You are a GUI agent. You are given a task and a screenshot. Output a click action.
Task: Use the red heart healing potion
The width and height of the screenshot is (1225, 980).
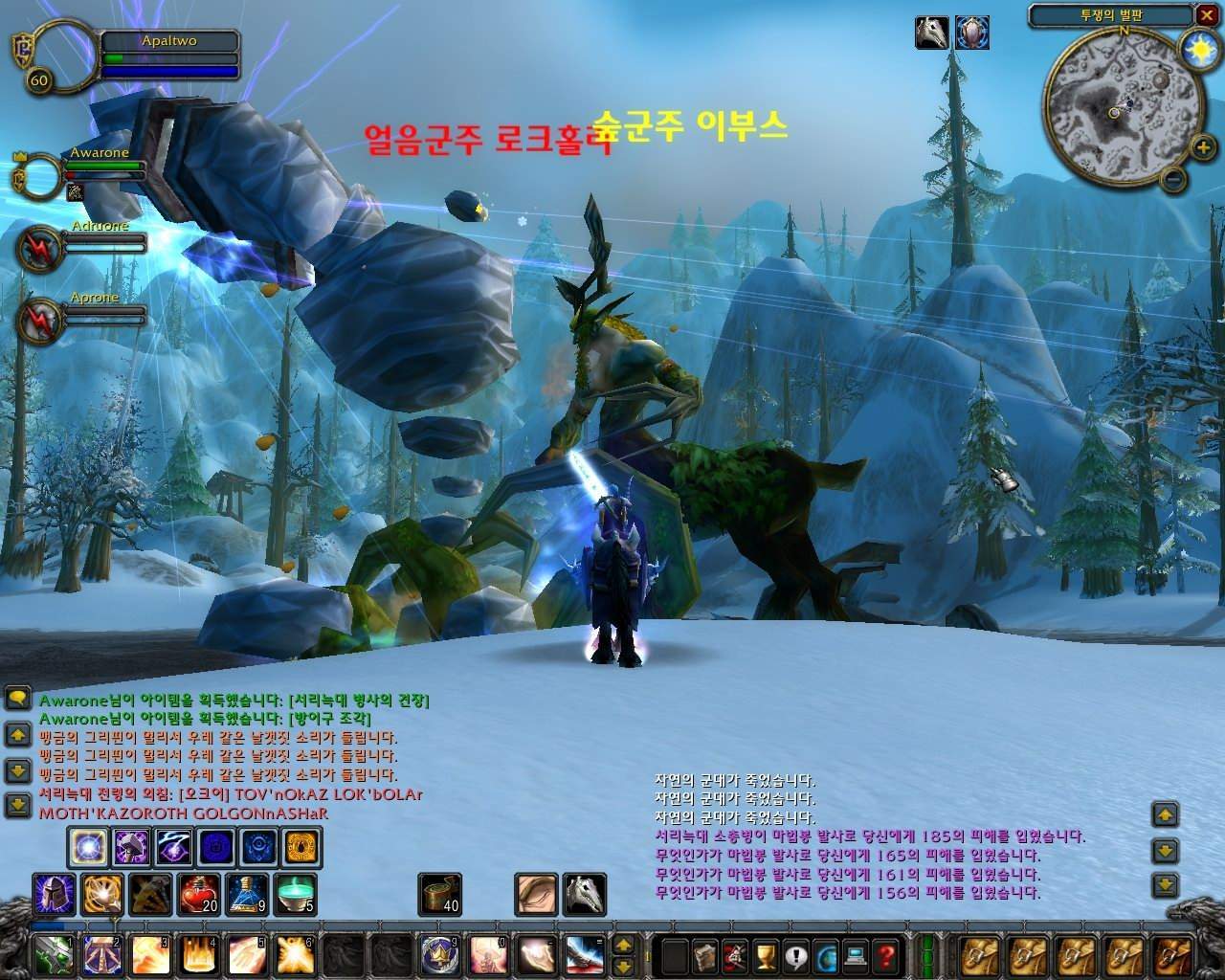[x=199, y=893]
